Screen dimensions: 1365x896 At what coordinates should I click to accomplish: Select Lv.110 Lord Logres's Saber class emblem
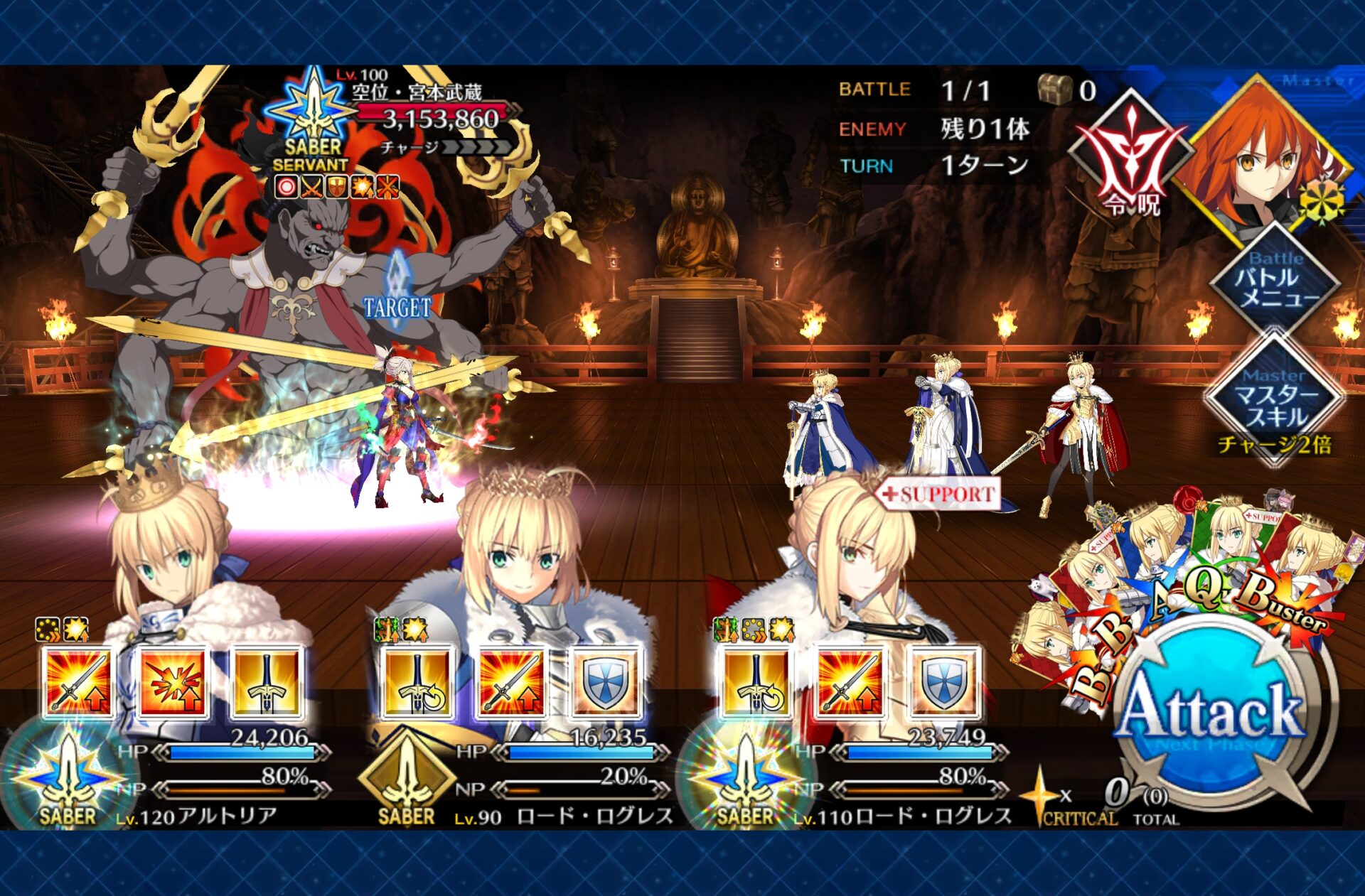[x=744, y=778]
